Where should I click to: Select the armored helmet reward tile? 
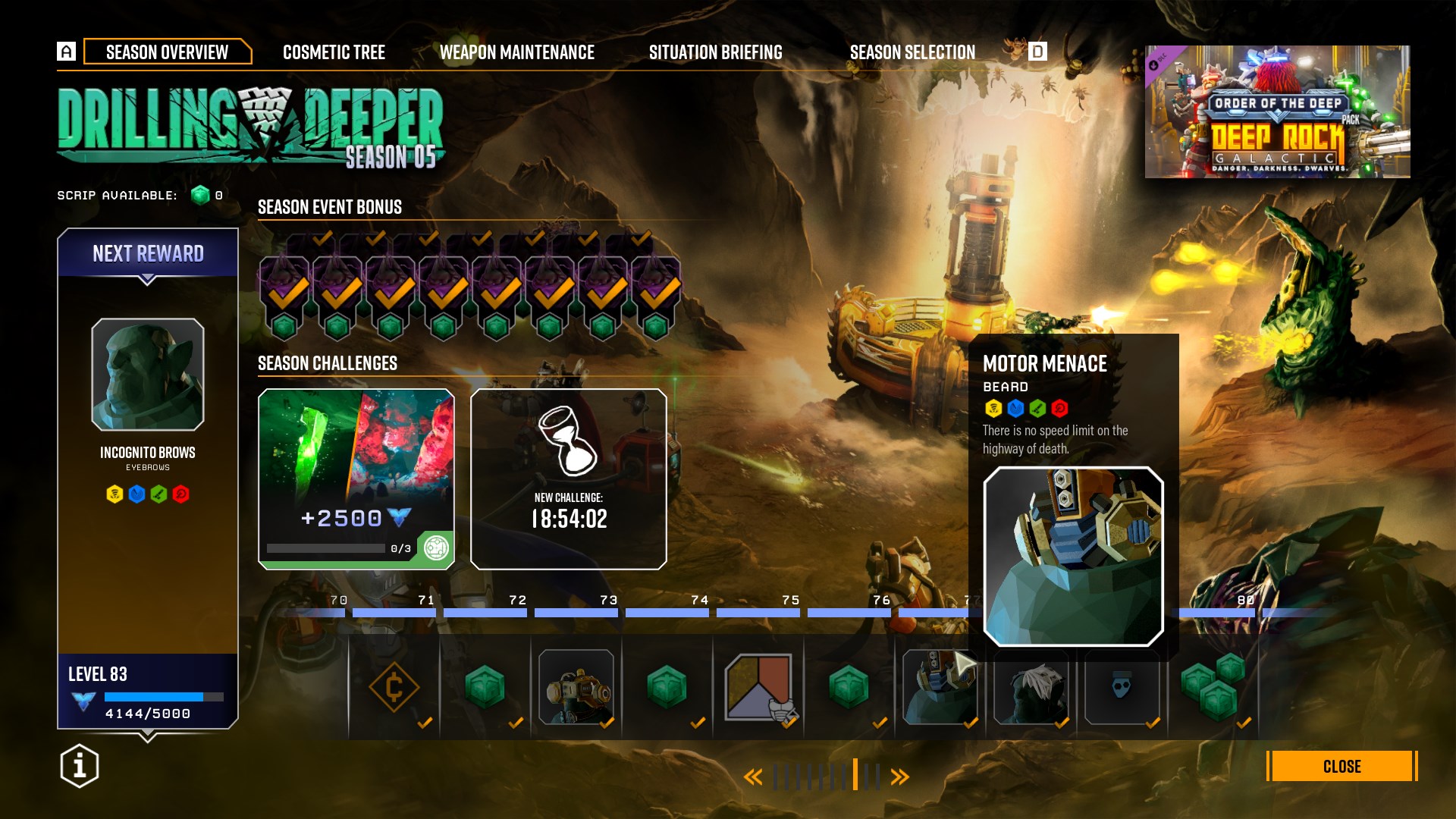point(576,688)
